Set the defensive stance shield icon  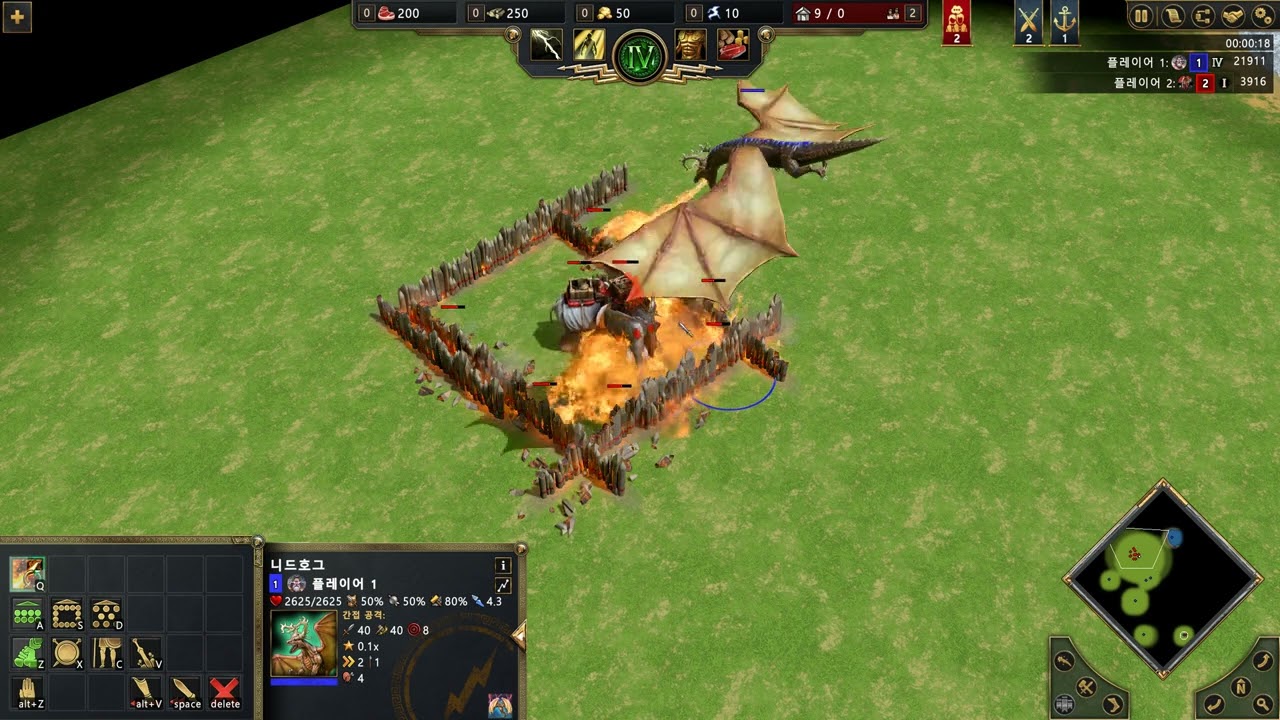pos(67,653)
